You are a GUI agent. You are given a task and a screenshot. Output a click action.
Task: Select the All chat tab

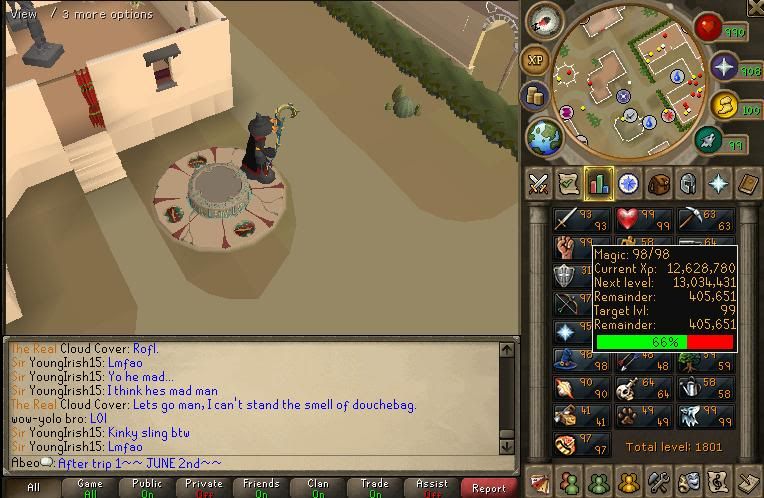click(33, 488)
